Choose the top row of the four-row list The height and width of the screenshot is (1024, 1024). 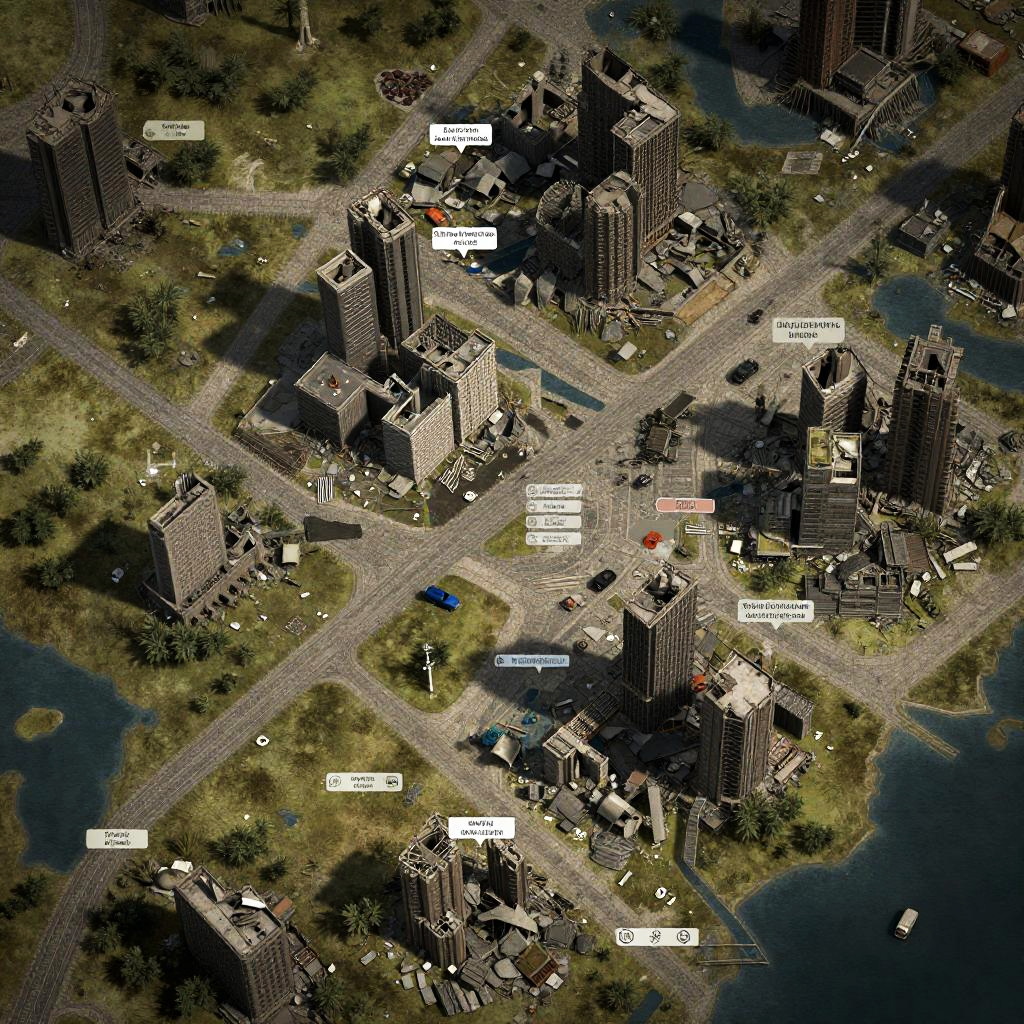point(554,491)
